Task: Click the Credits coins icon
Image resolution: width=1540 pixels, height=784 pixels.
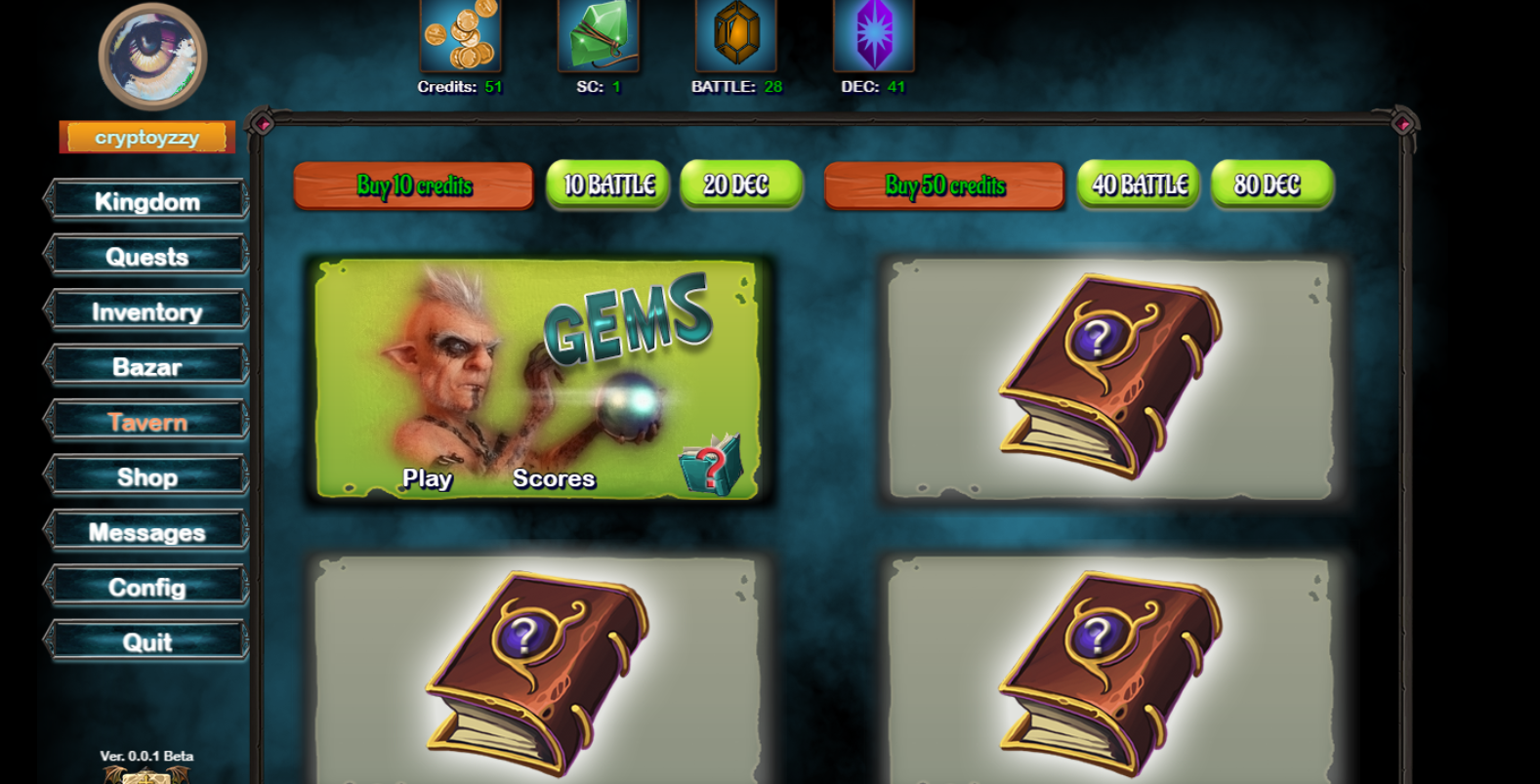Action: 459,37
